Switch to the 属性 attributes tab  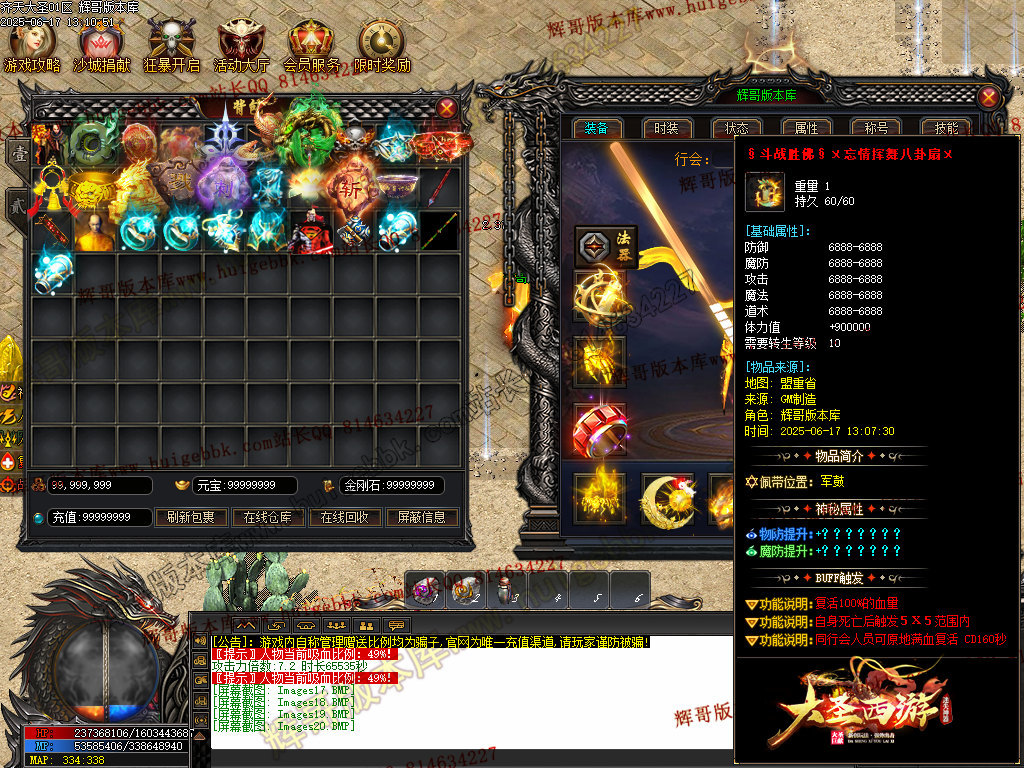(806, 128)
